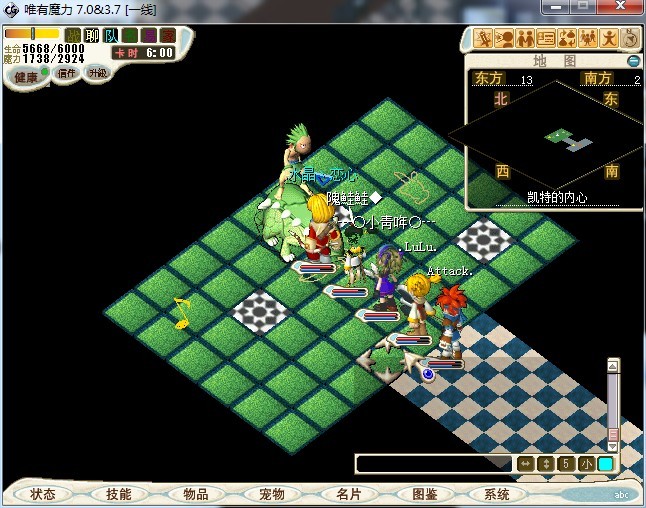
Task: Click the chat text input box
Action: [433, 464]
